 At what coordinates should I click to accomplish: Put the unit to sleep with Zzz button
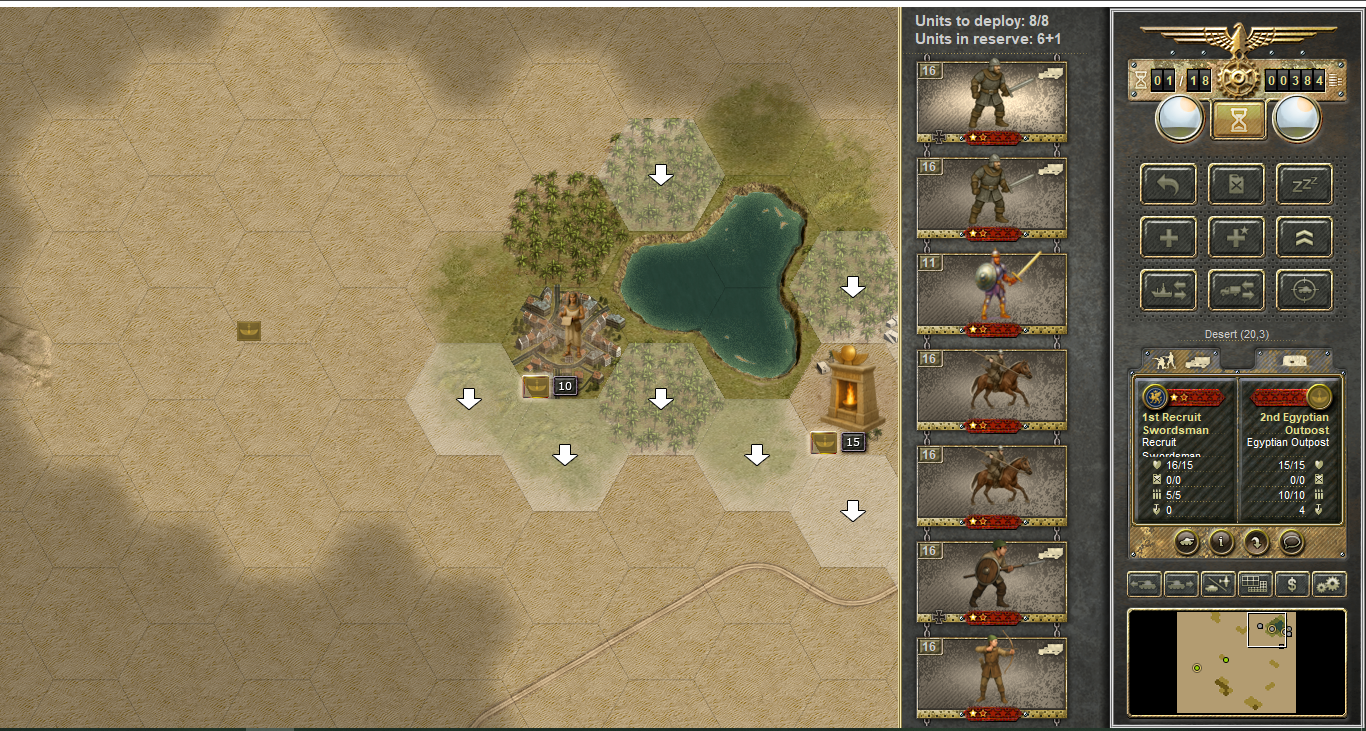[x=1304, y=185]
